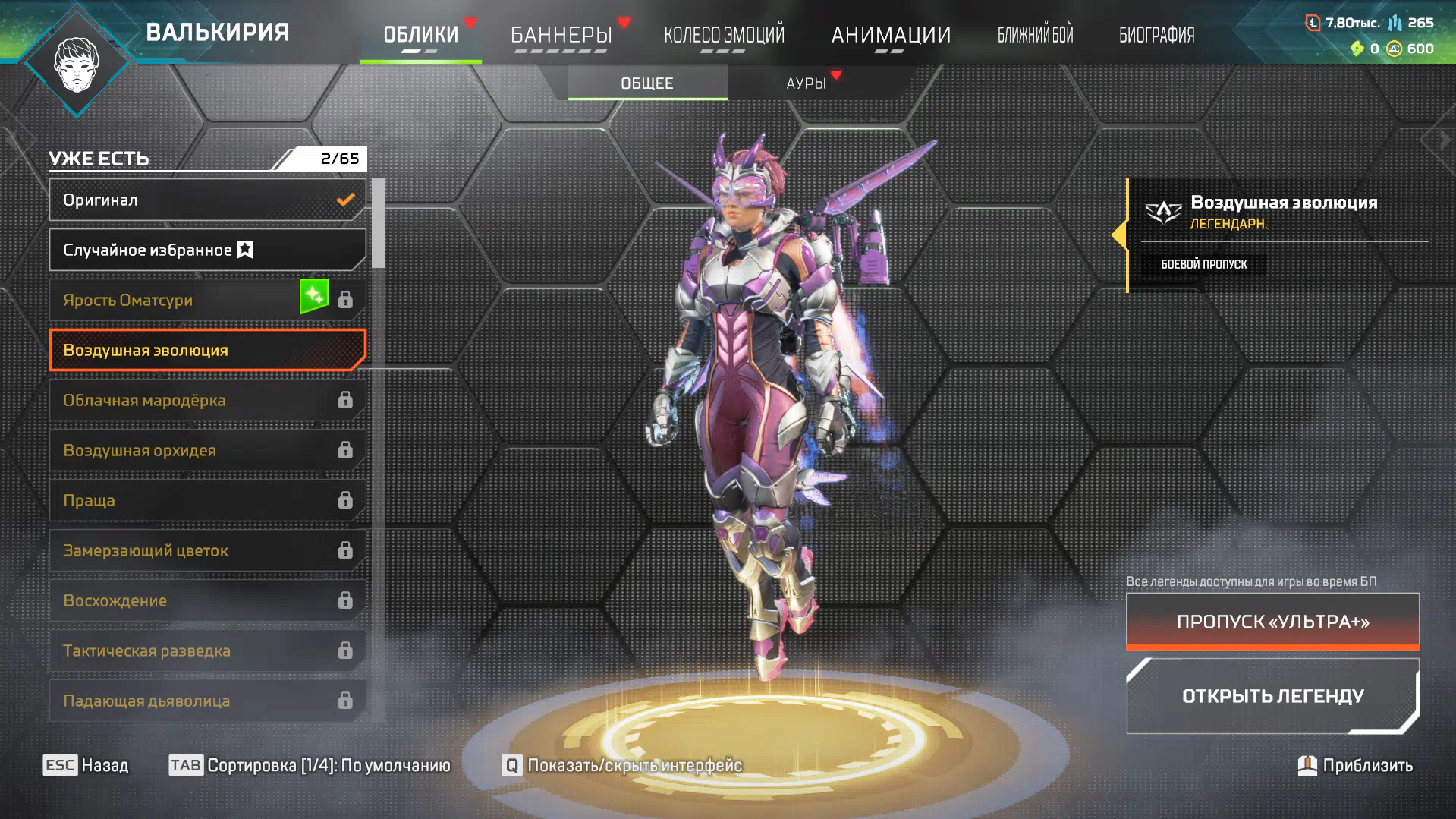Select the Оригинал skin

coord(207,200)
